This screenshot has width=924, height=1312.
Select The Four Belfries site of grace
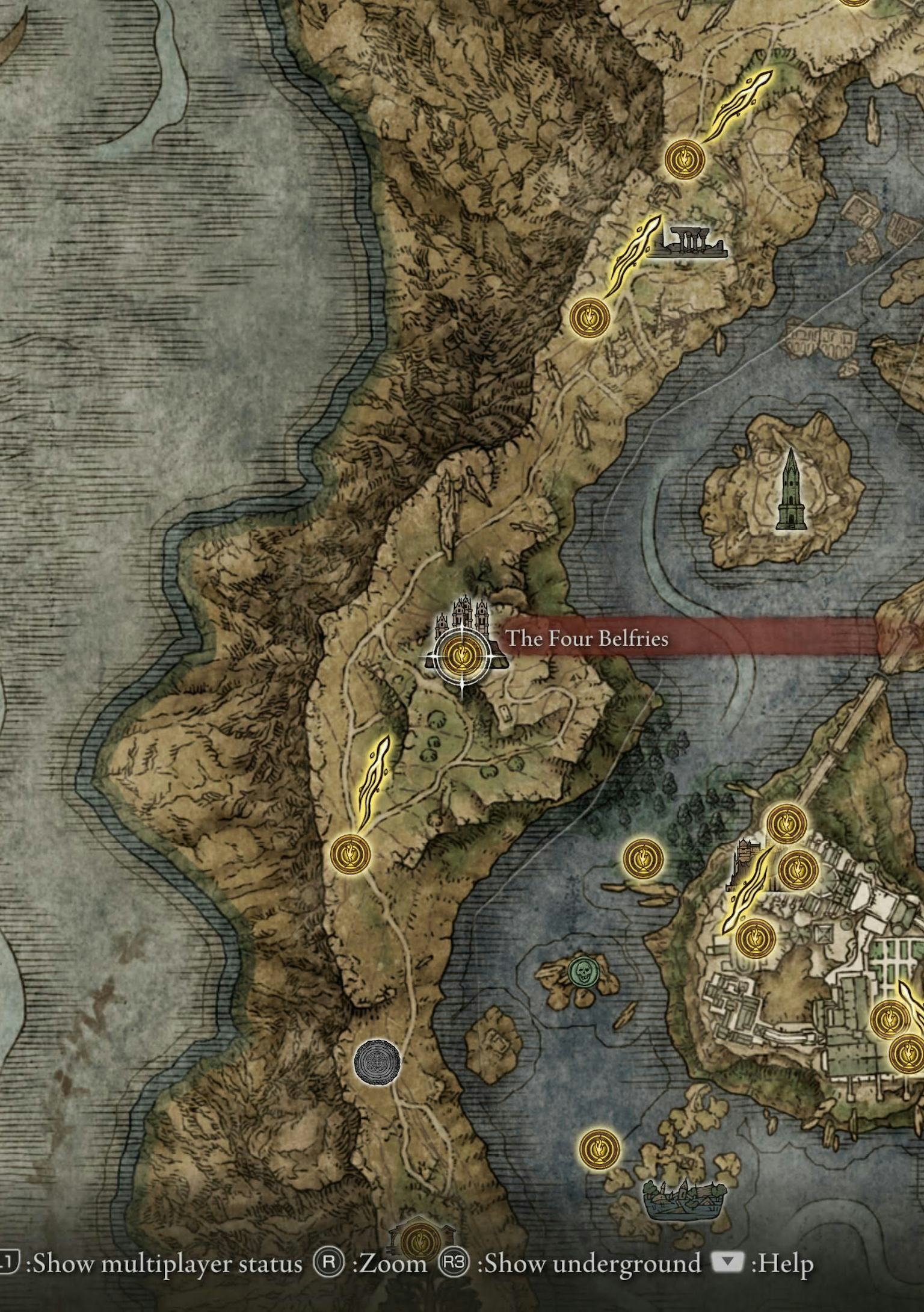pyautogui.click(x=461, y=654)
